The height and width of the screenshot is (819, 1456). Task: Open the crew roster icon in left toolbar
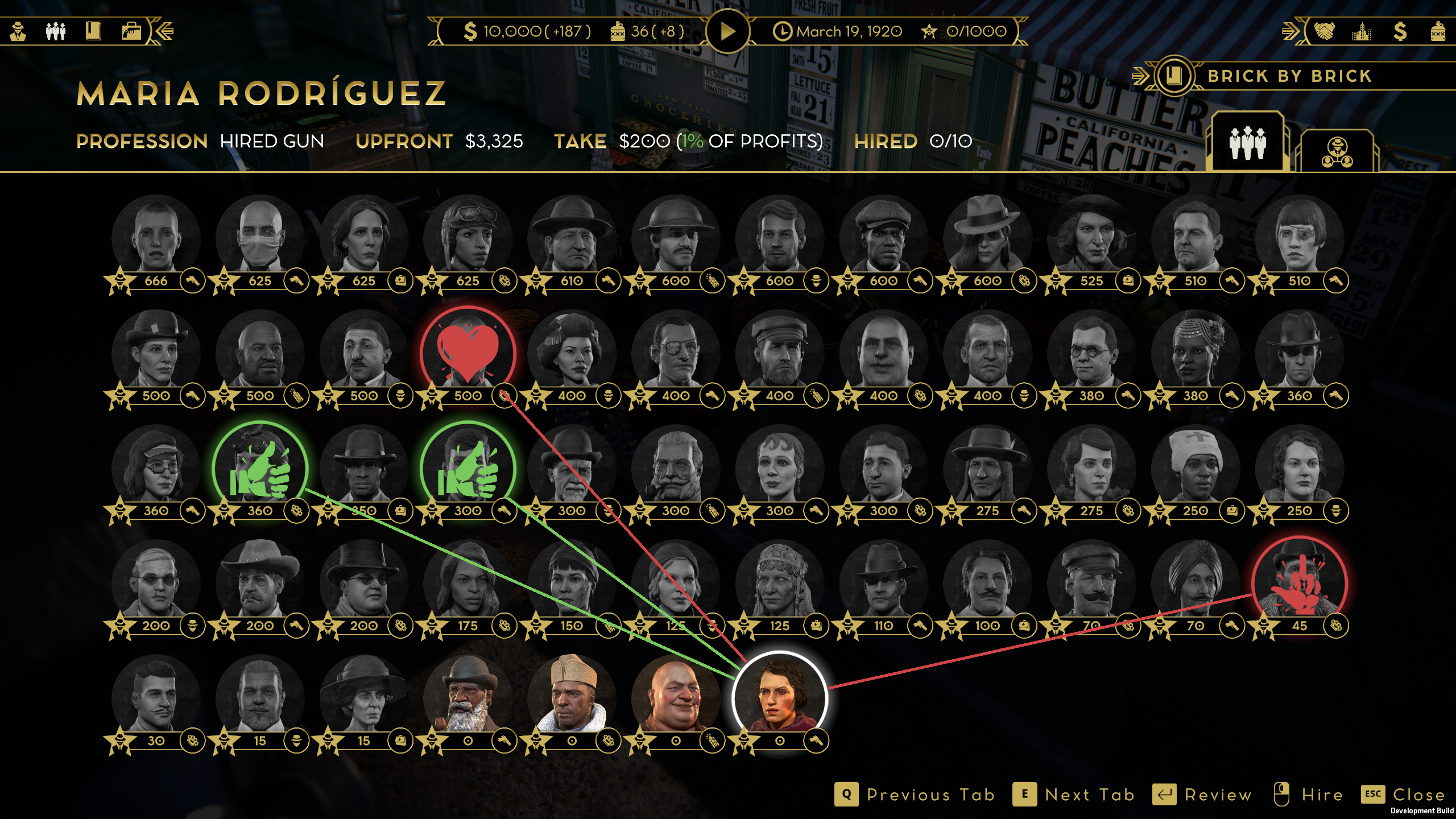pos(55,31)
